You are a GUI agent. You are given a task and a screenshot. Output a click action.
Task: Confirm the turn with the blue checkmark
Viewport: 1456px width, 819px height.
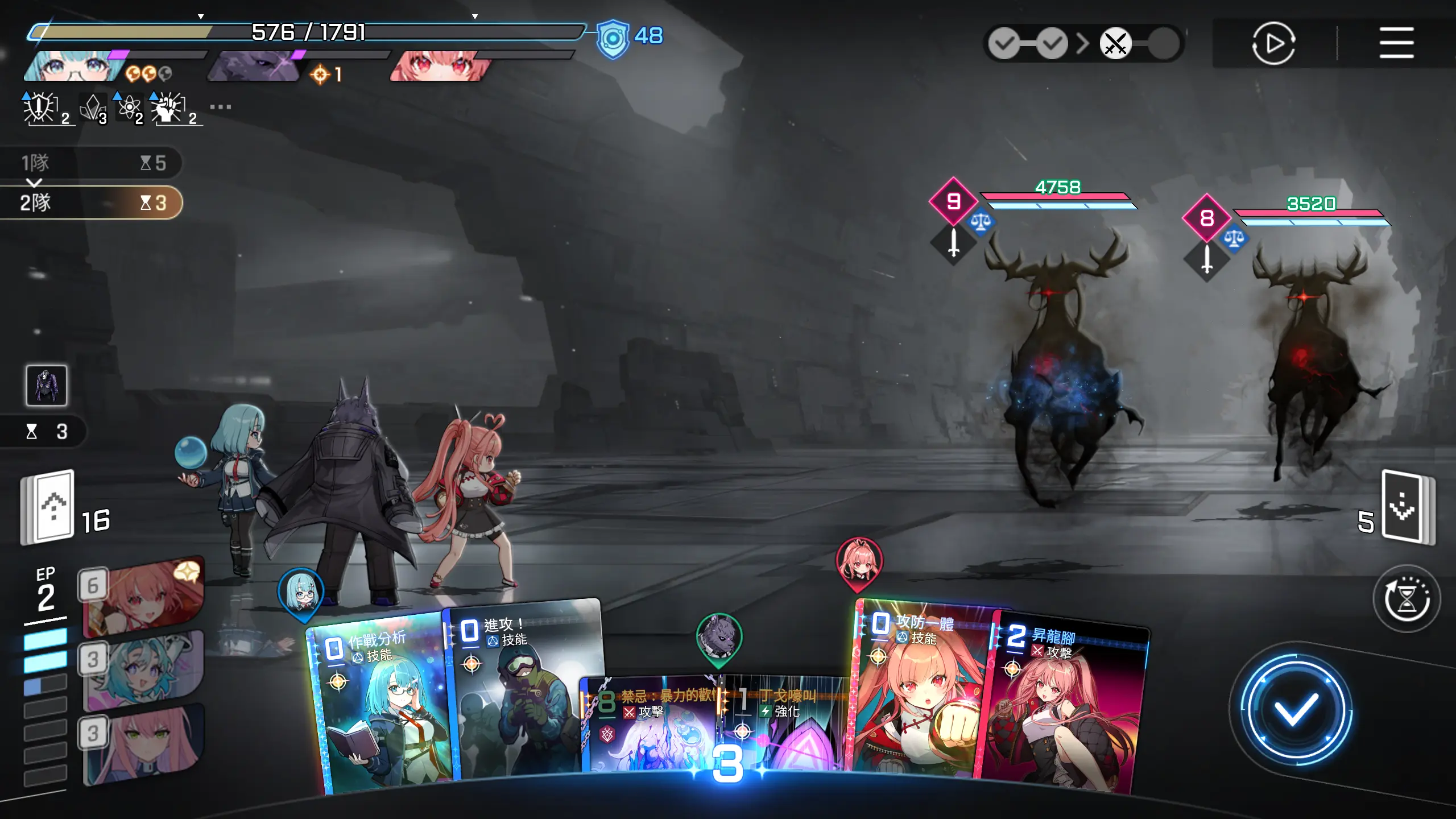click(1296, 708)
